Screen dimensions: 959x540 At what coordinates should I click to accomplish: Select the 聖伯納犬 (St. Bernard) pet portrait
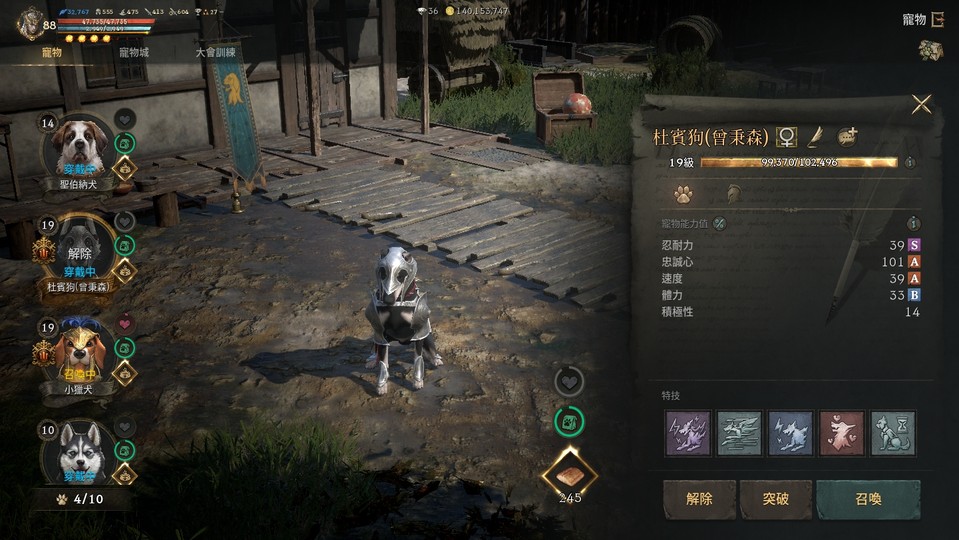click(x=75, y=147)
